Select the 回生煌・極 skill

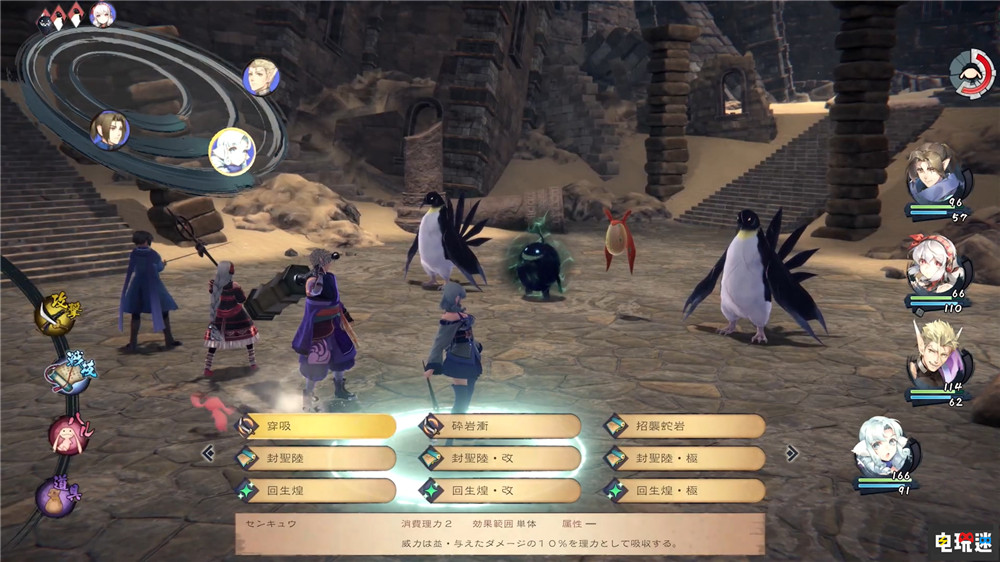pos(684,490)
